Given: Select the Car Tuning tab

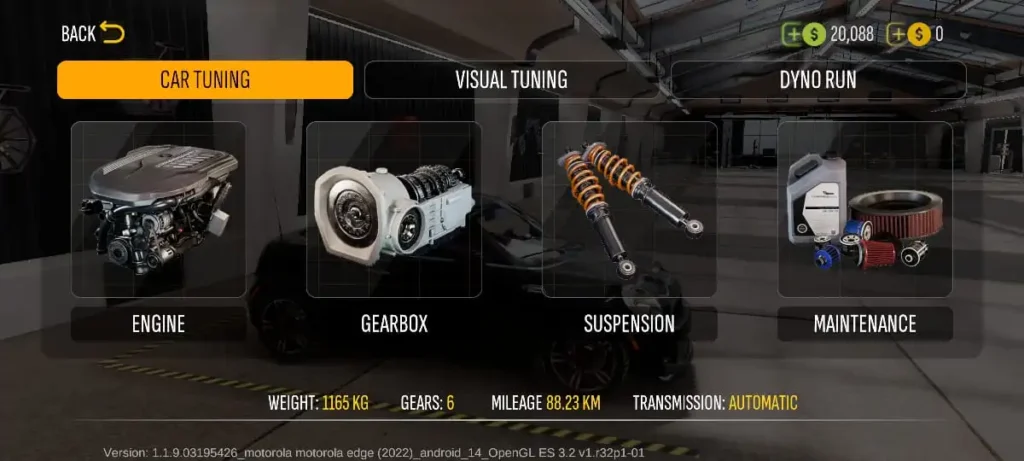Looking at the screenshot, I should [205, 80].
